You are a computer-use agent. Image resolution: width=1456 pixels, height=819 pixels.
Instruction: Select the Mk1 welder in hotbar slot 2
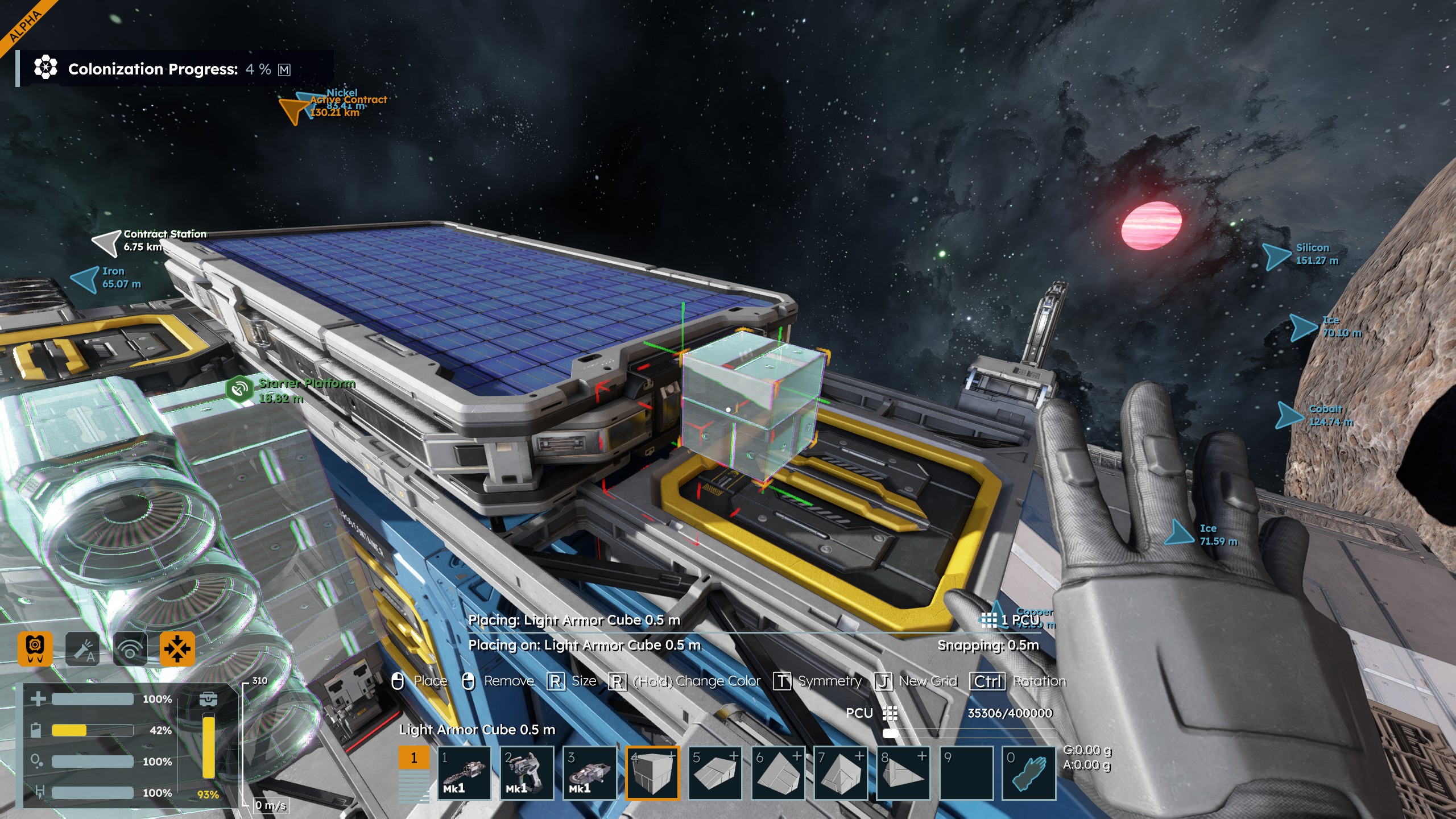[x=527, y=773]
